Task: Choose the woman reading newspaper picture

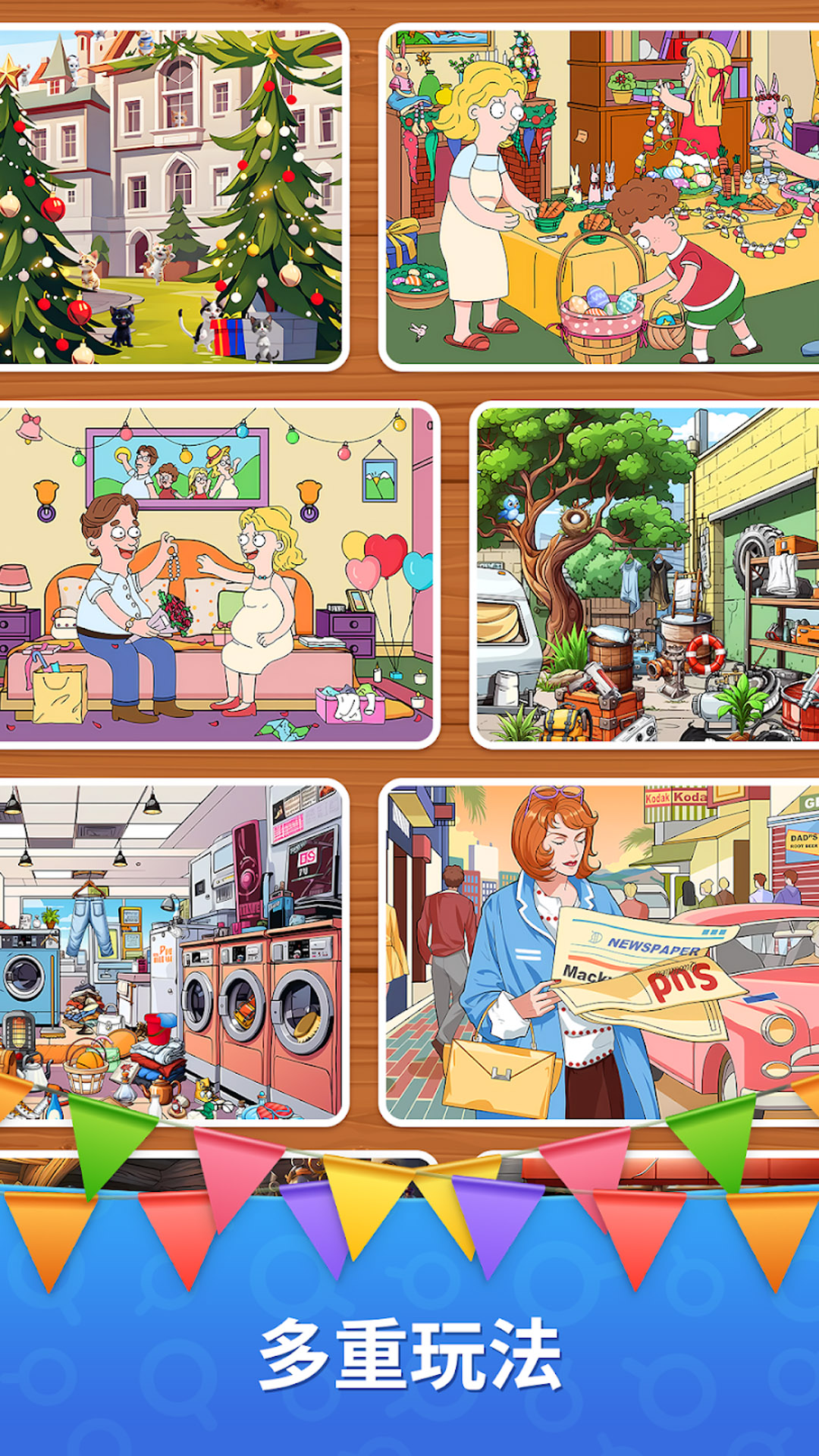Action: (x=601, y=952)
